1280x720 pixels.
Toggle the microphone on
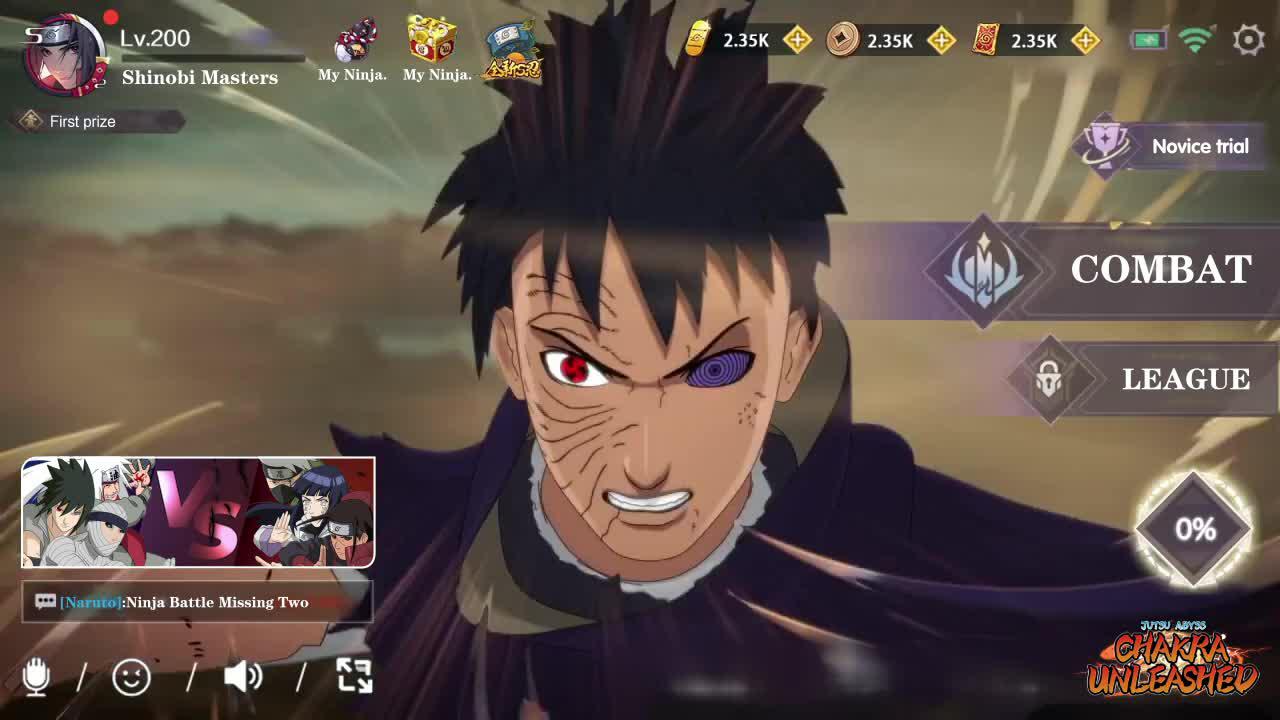tap(38, 677)
